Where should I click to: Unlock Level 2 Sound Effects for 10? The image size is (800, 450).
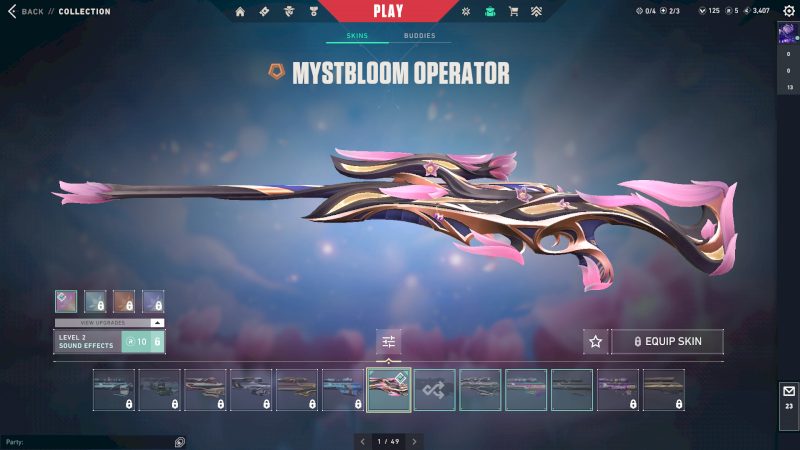pos(142,342)
